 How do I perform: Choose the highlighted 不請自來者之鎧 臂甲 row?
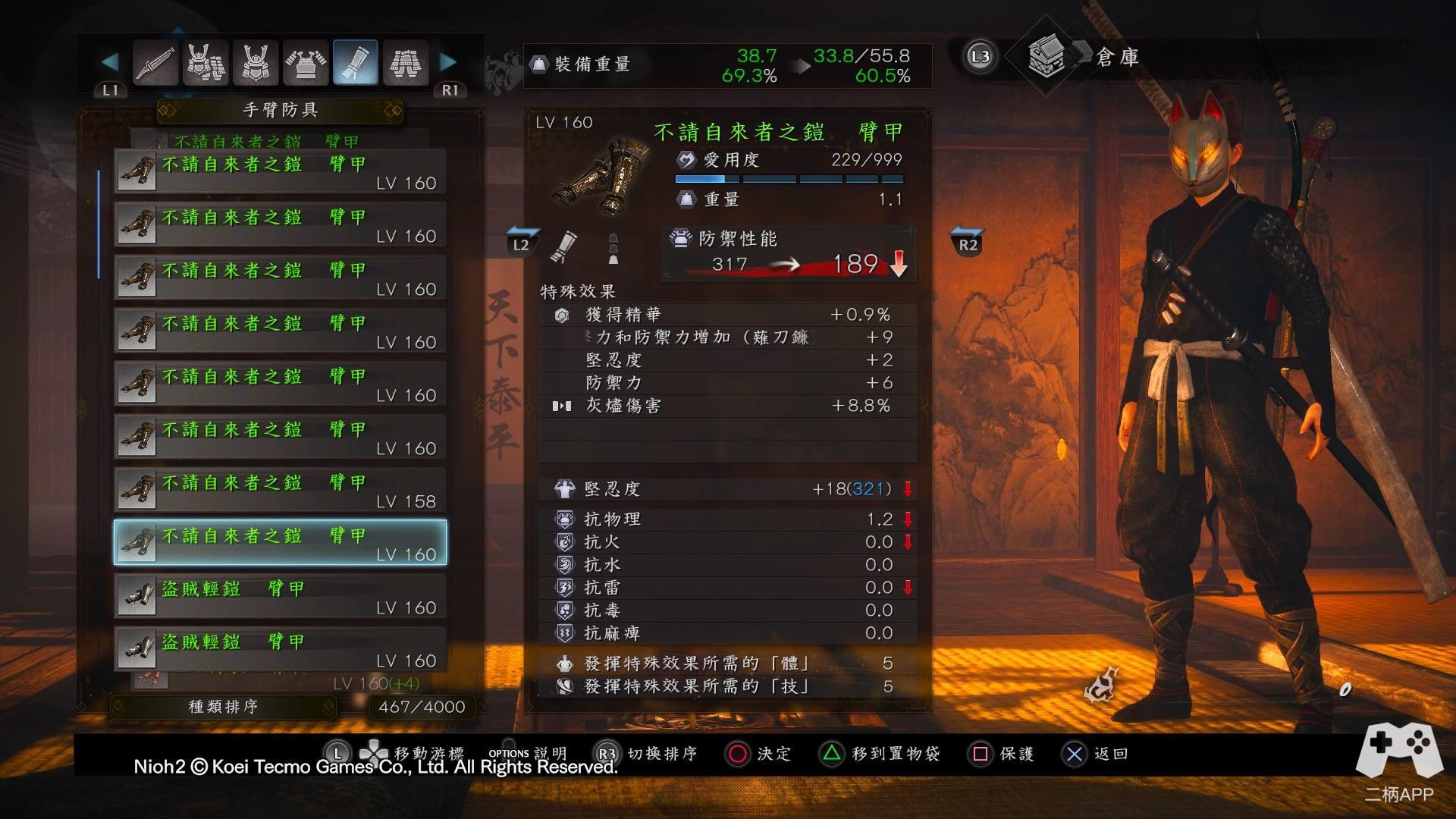tap(280, 543)
